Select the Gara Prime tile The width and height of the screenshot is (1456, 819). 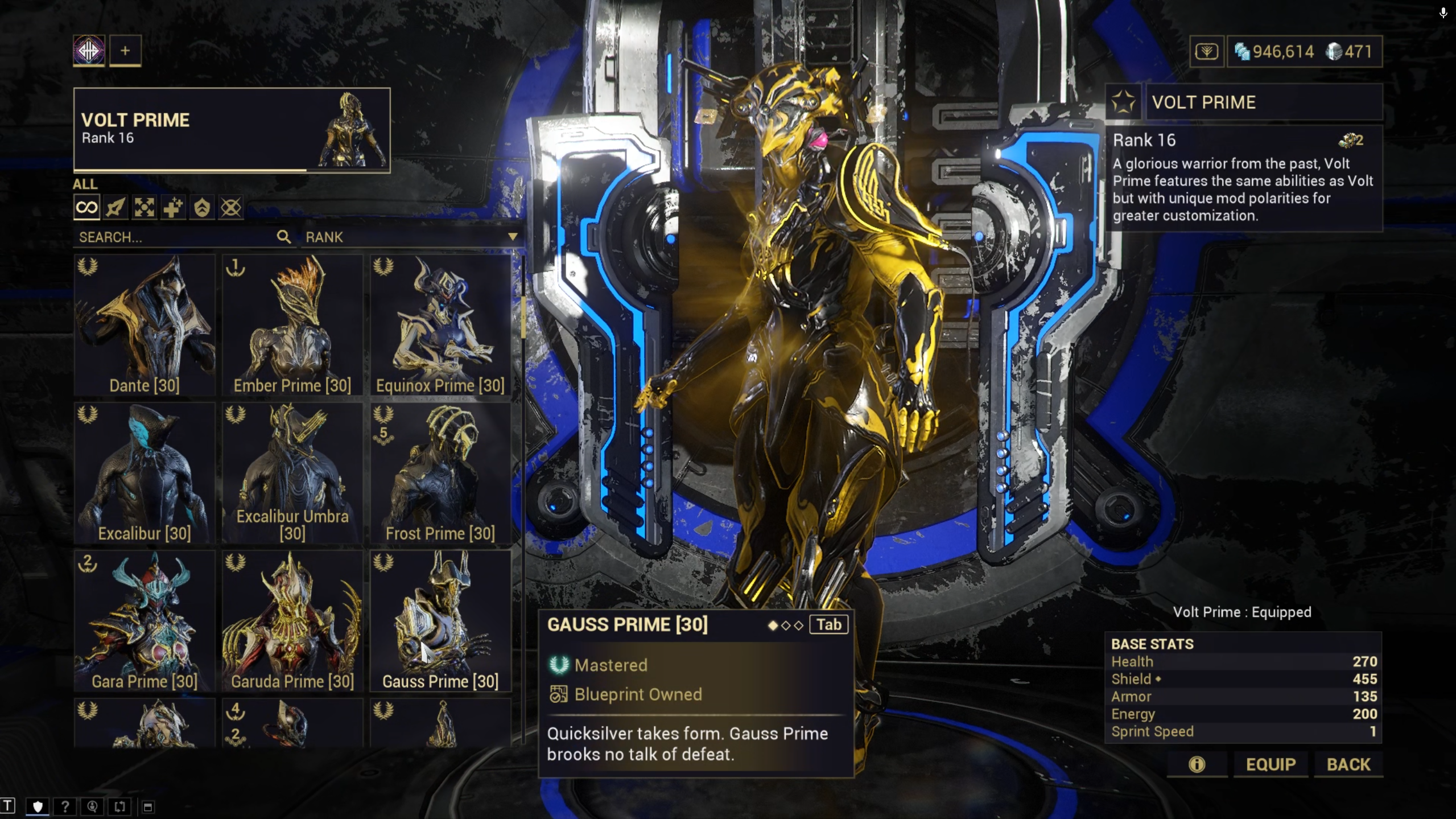[x=145, y=620]
